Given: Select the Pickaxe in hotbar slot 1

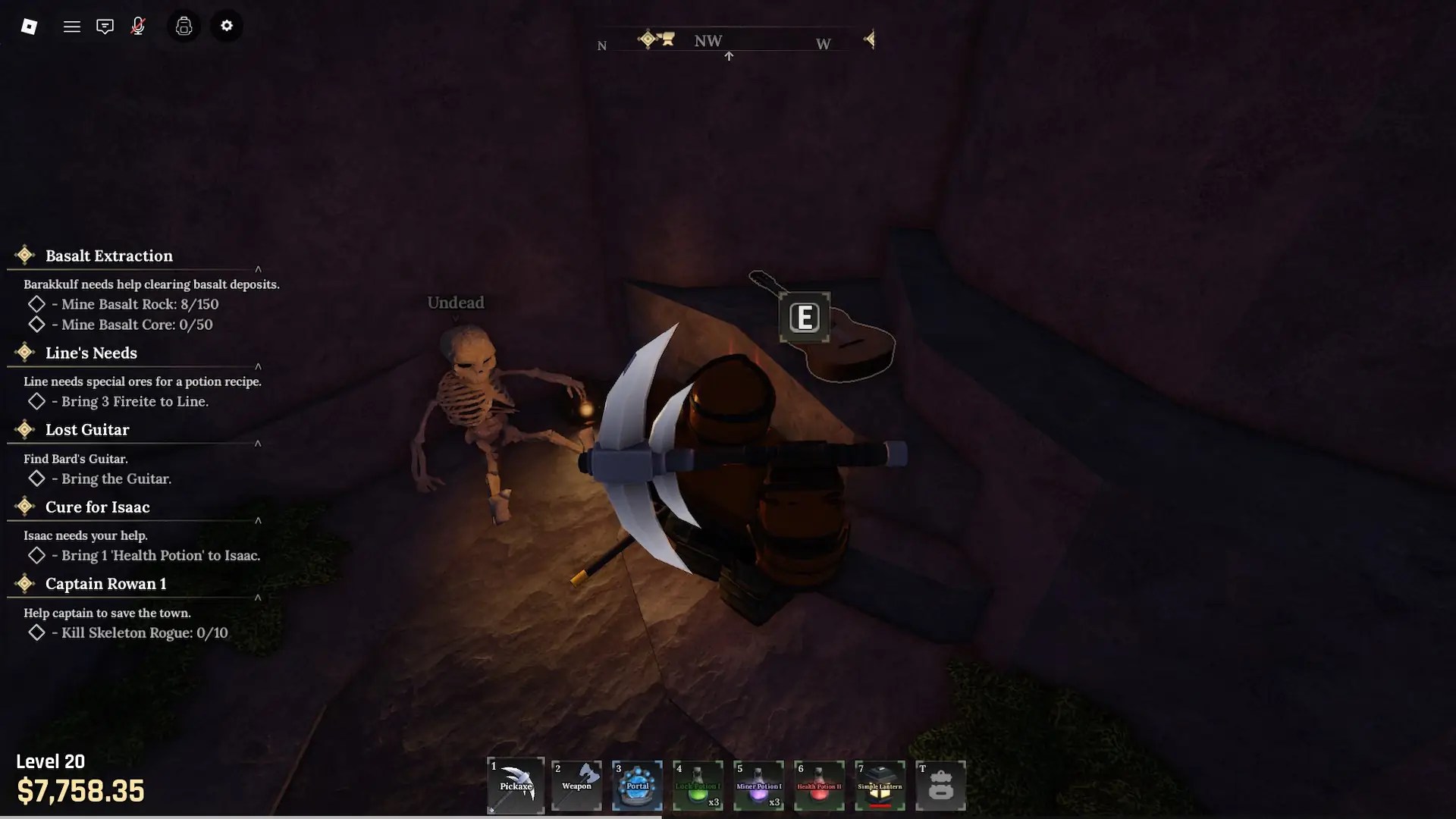Looking at the screenshot, I should click(x=516, y=785).
